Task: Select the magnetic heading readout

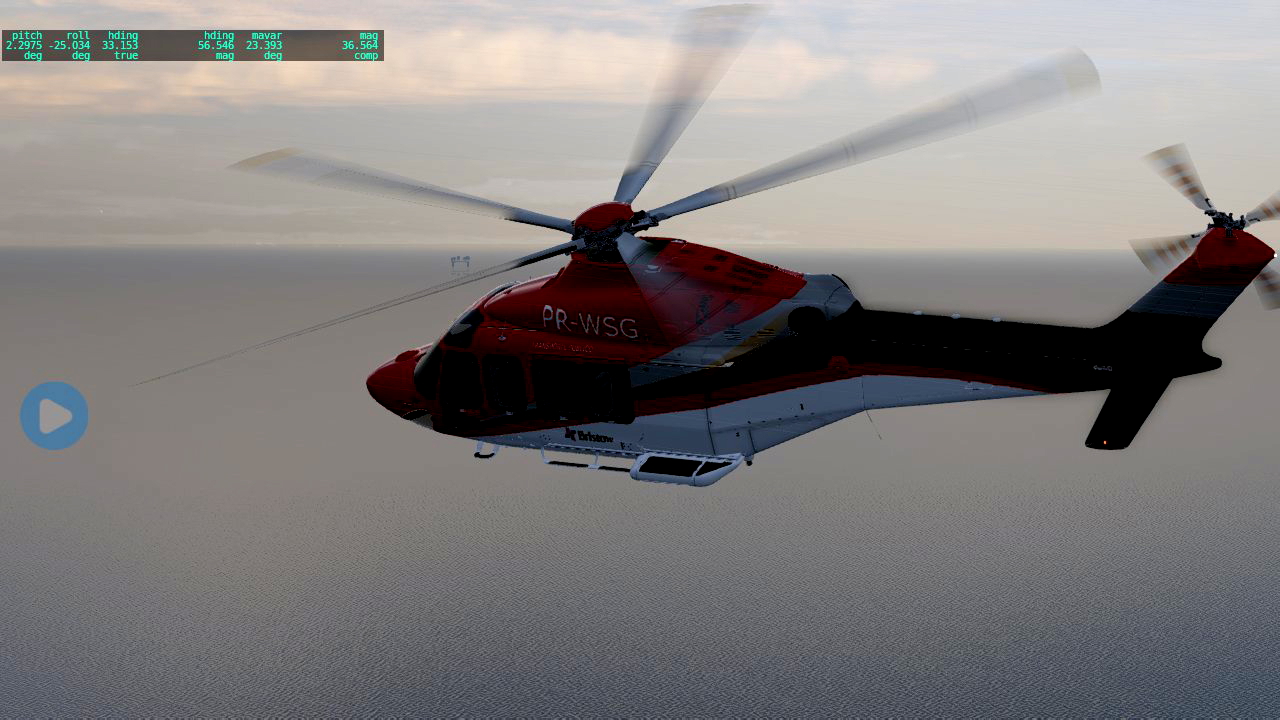Action: 218,45
